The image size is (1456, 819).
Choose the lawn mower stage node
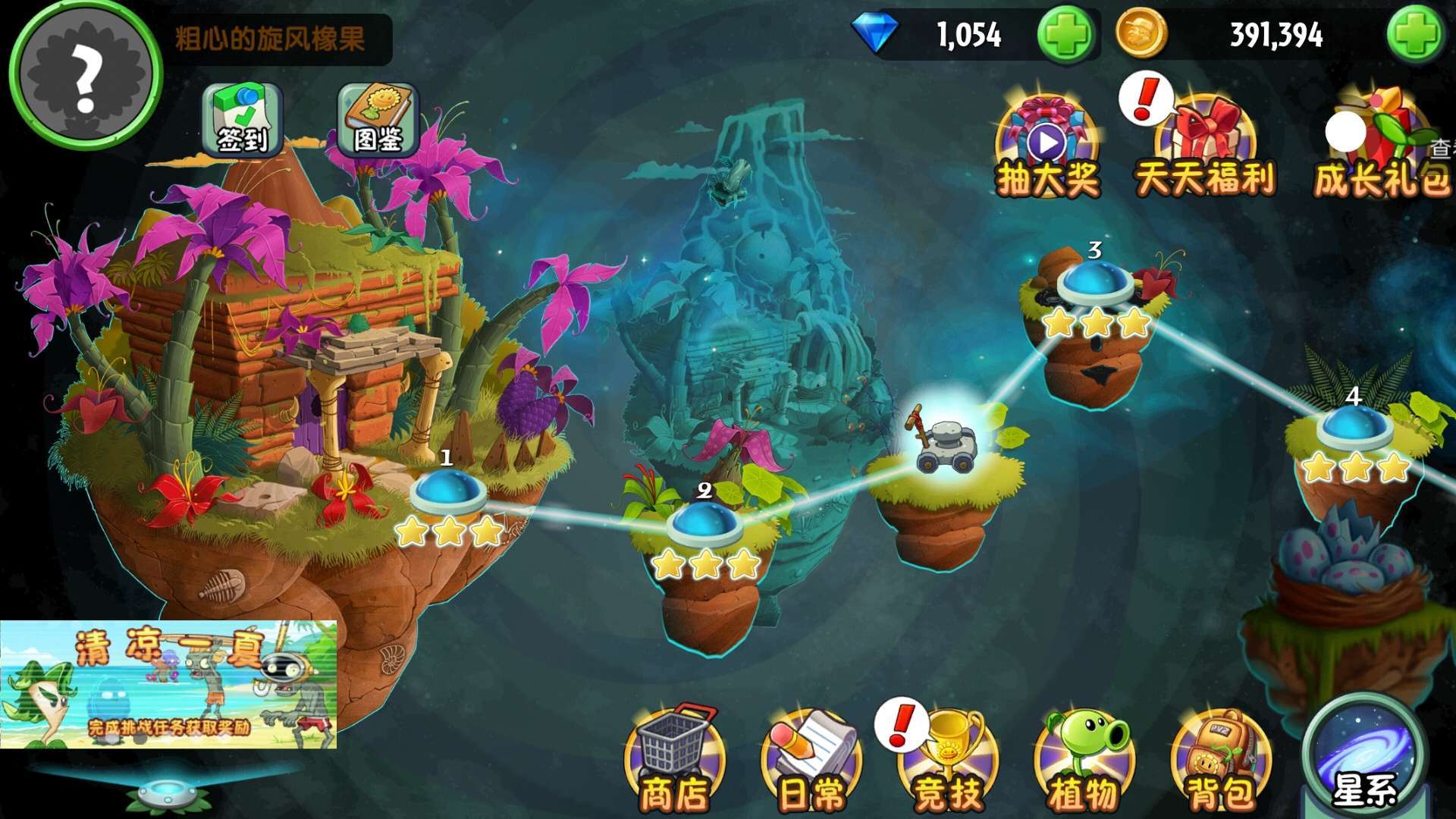pos(946,442)
